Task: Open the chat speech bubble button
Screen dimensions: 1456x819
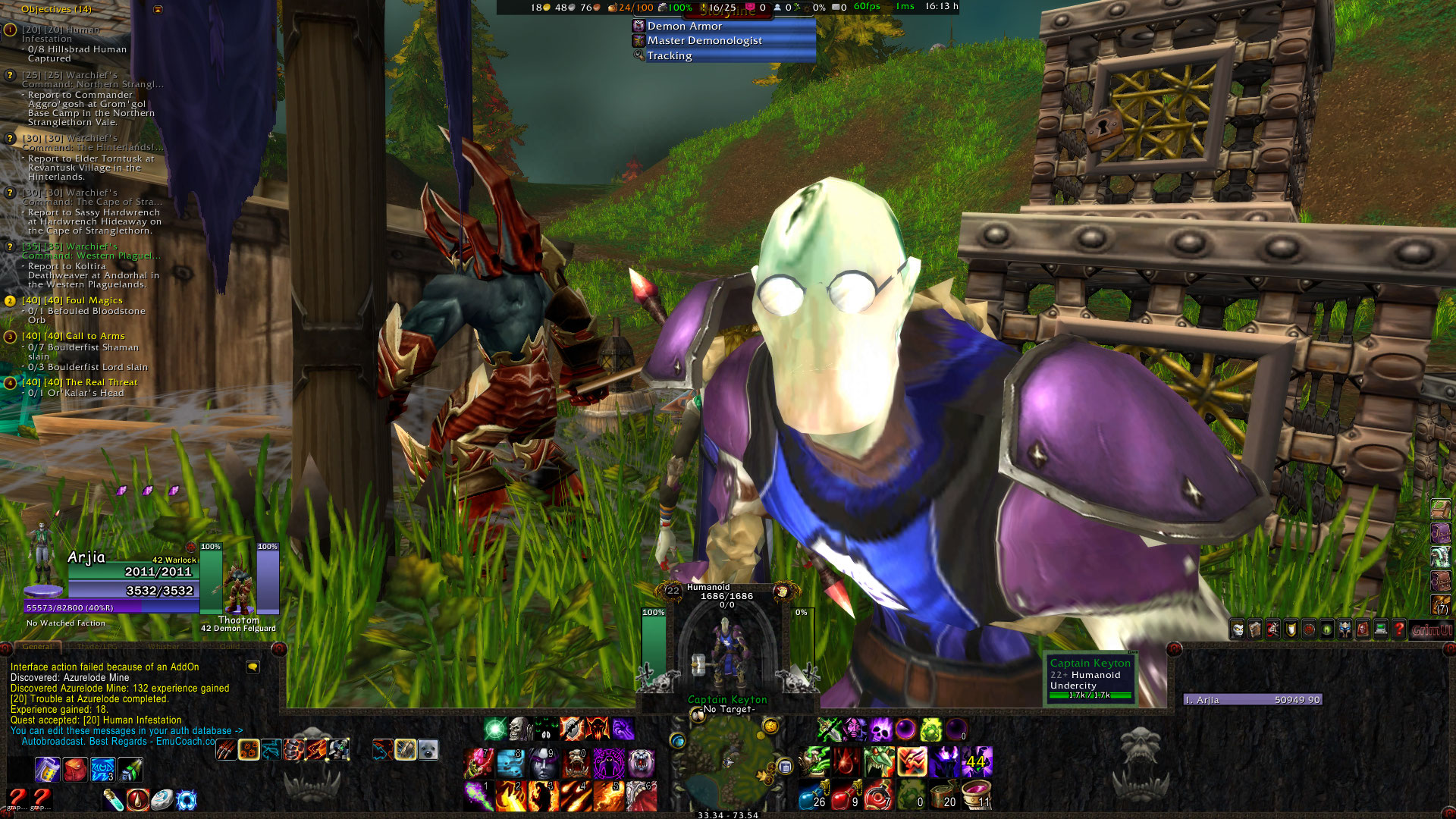Action: (253, 667)
